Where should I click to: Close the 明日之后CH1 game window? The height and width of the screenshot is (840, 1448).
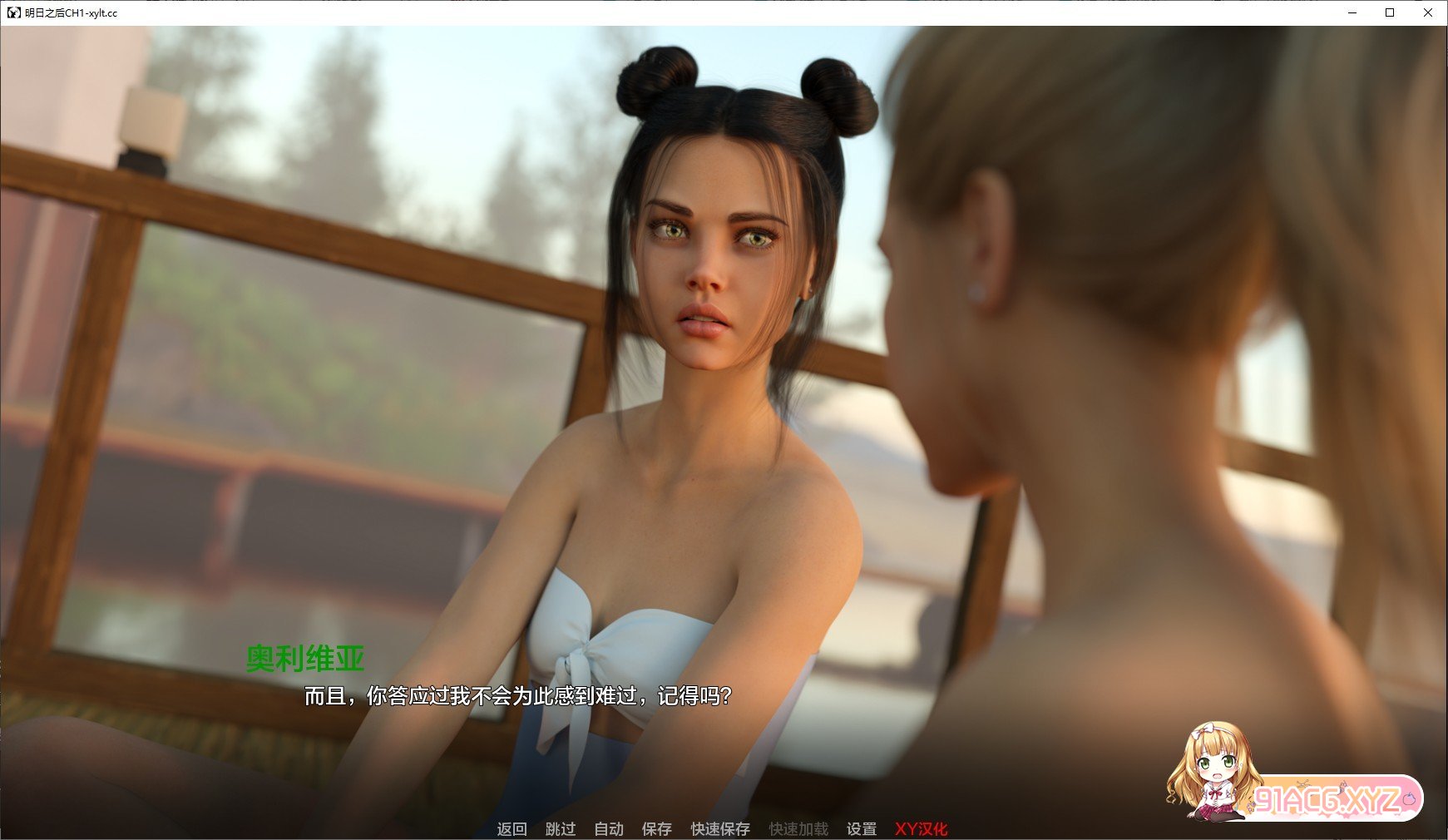tap(1429, 13)
